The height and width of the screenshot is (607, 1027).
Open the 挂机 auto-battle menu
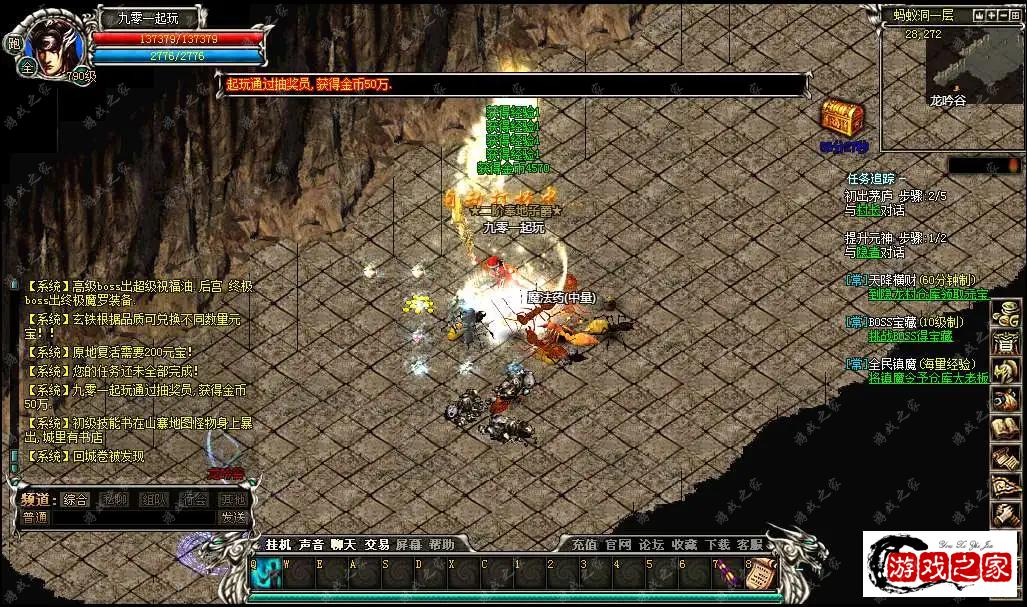click(x=278, y=545)
